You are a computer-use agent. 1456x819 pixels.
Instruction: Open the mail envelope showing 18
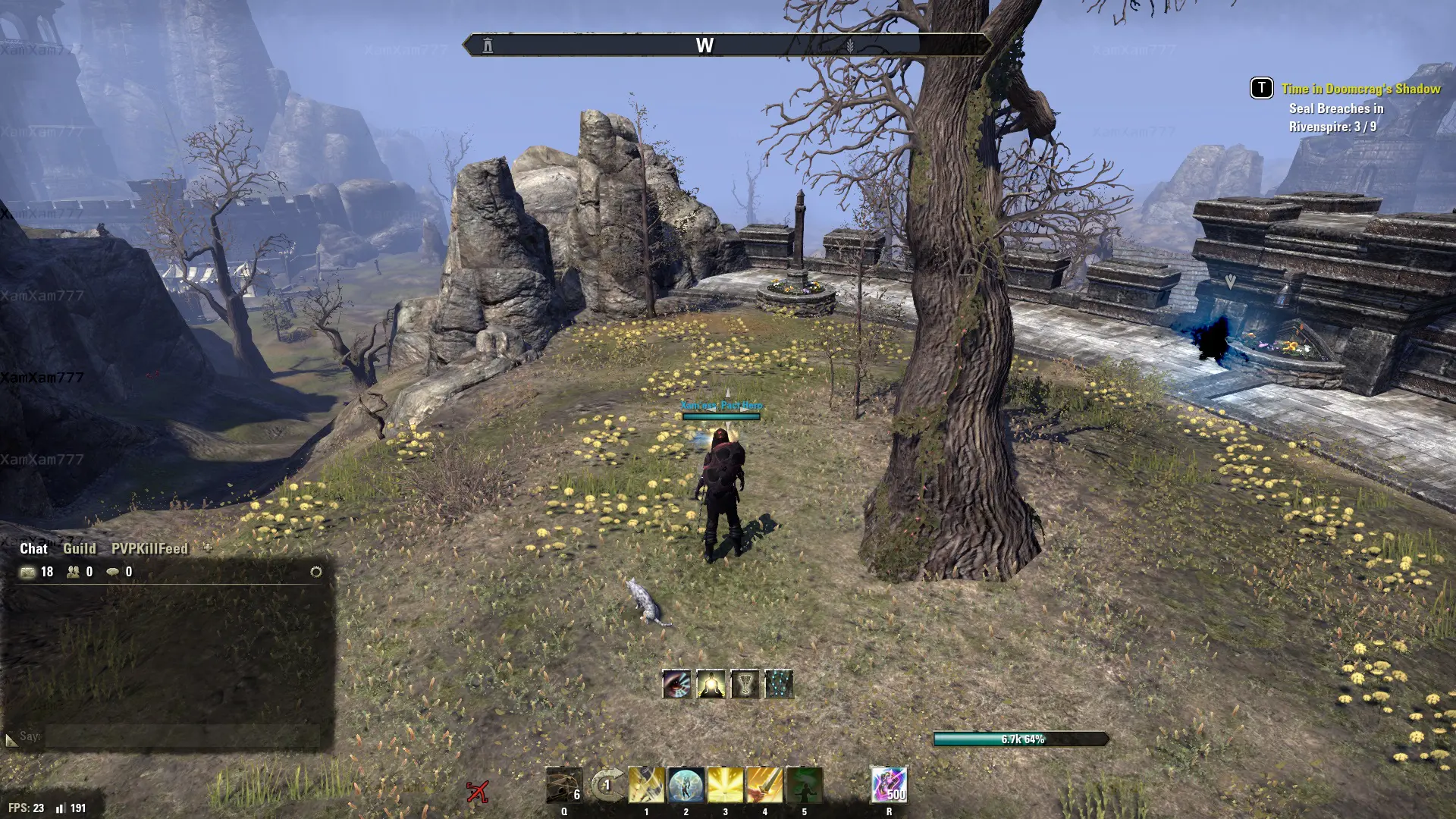pyautogui.click(x=28, y=572)
